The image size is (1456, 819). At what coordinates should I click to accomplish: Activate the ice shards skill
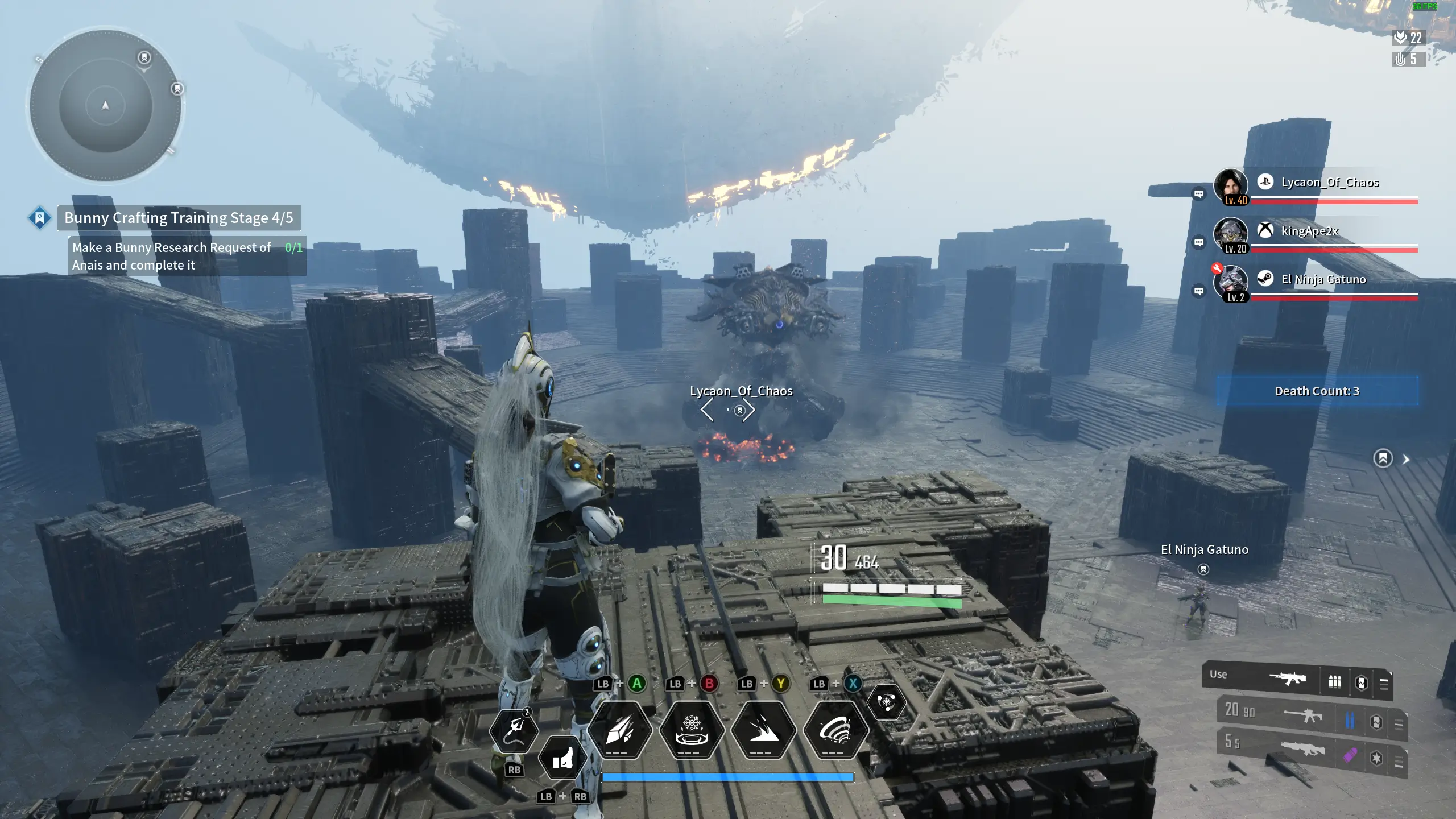(620, 730)
